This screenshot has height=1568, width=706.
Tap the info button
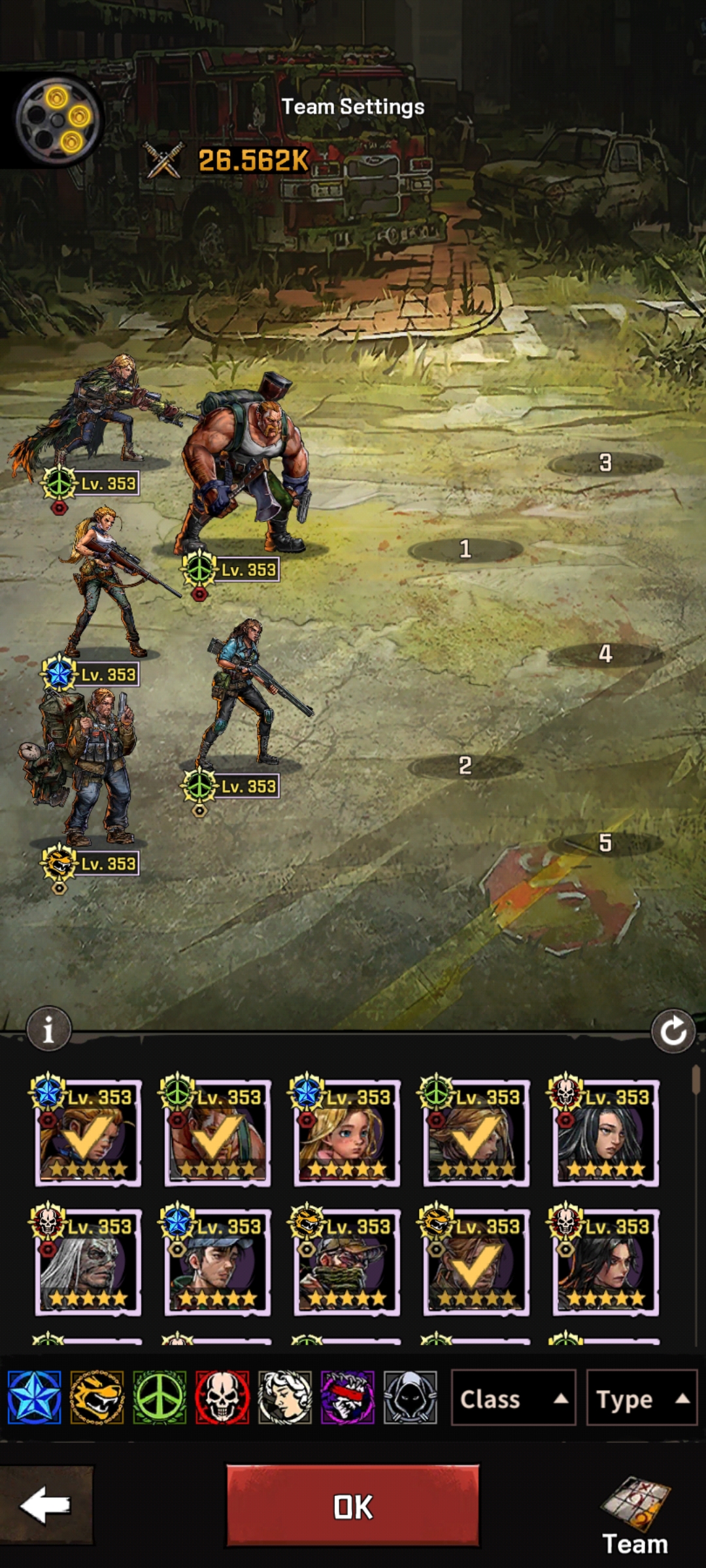point(48,1030)
